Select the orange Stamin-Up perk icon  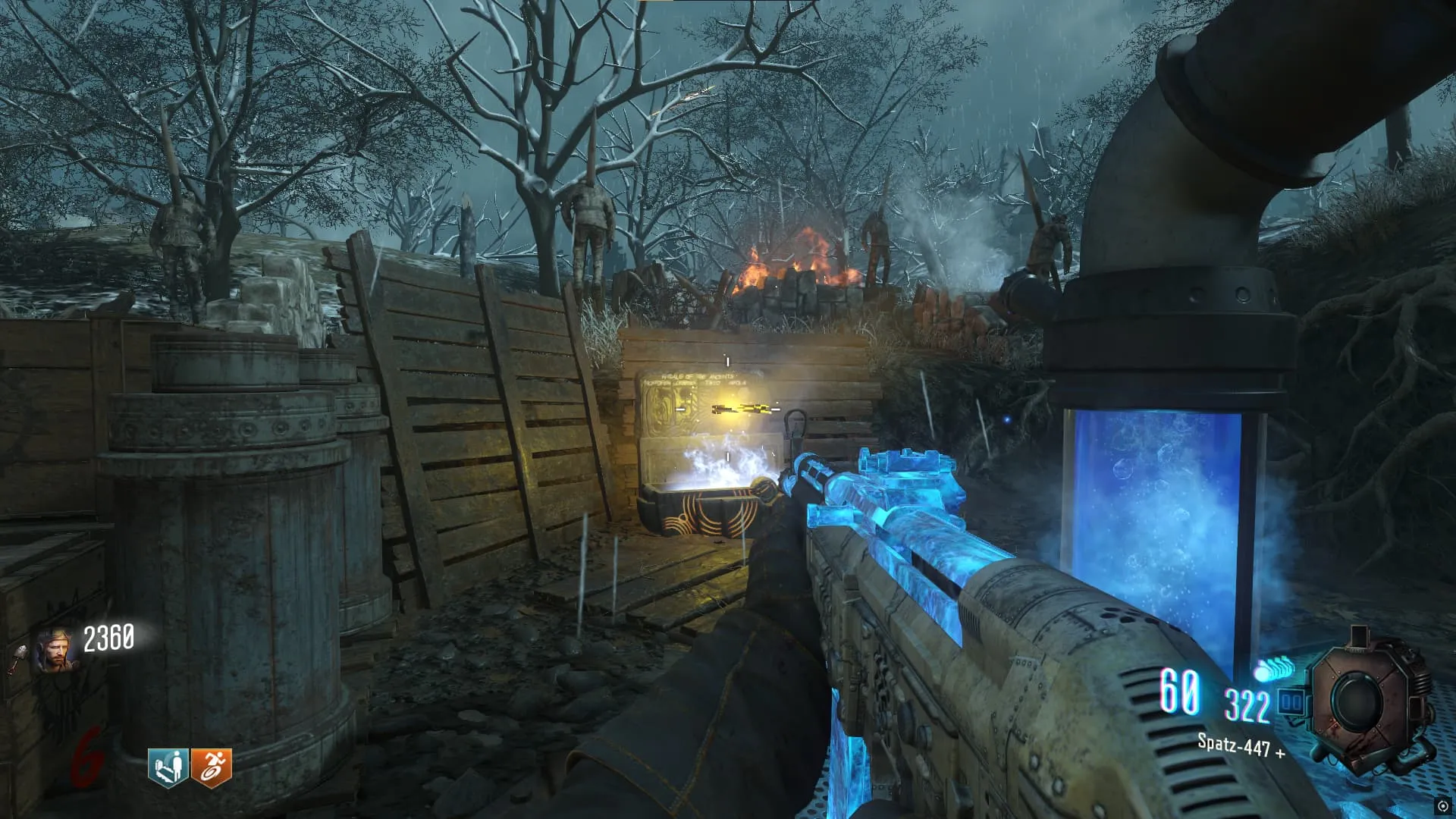212,767
